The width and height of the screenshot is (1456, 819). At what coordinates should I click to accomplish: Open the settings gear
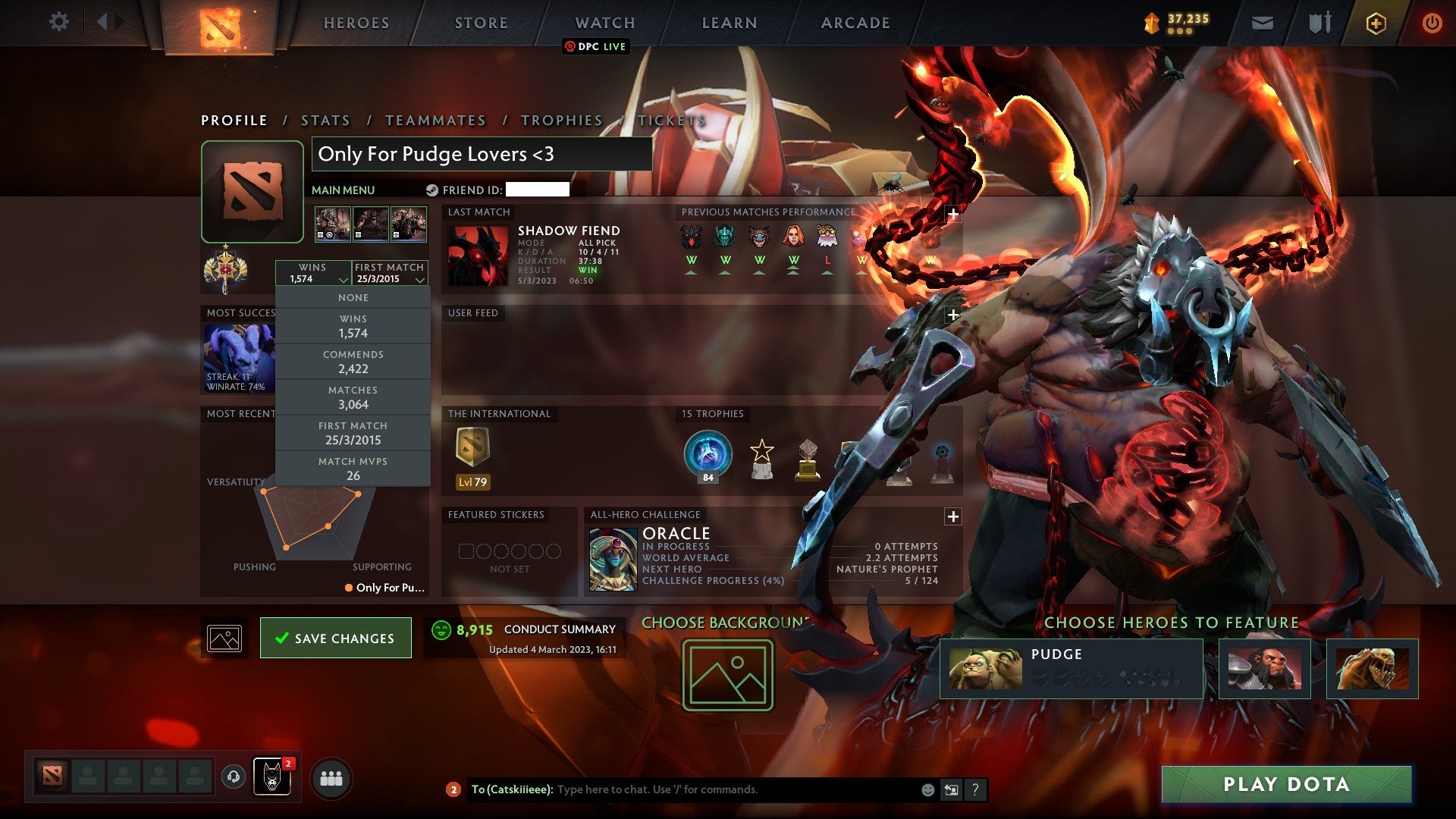[59, 22]
